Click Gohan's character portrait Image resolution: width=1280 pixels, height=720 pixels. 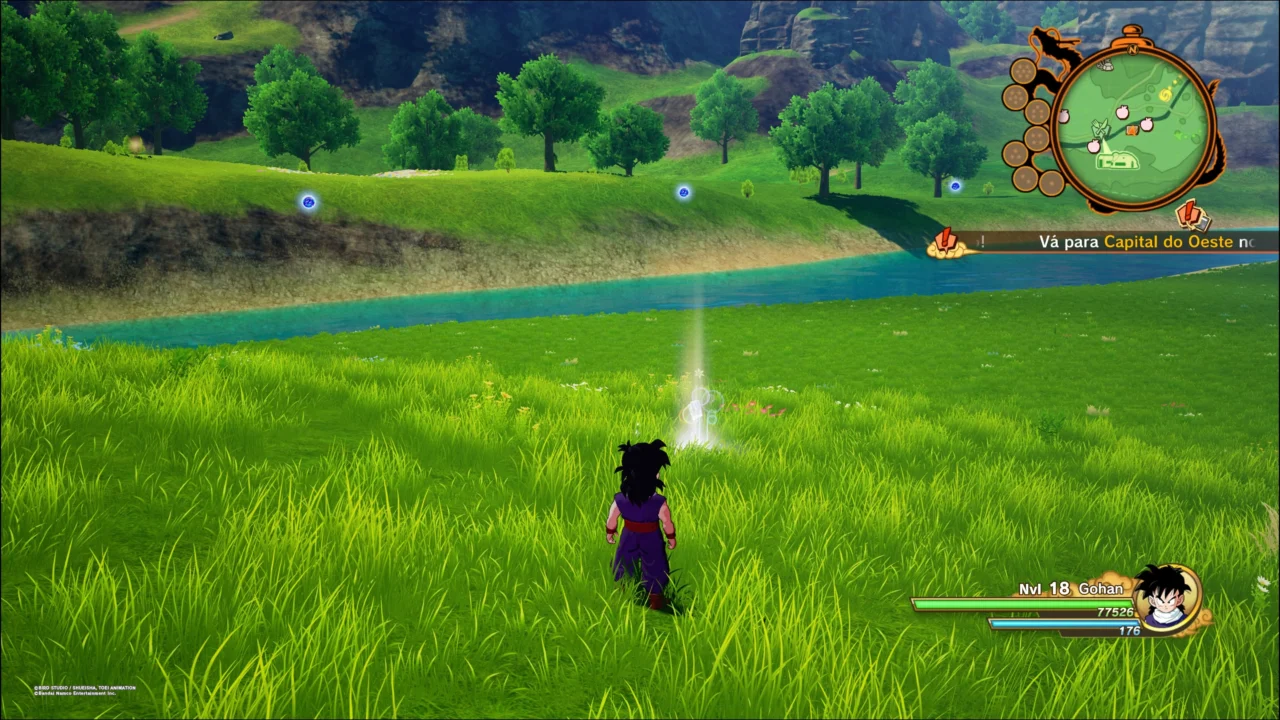click(x=1166, y=598)
